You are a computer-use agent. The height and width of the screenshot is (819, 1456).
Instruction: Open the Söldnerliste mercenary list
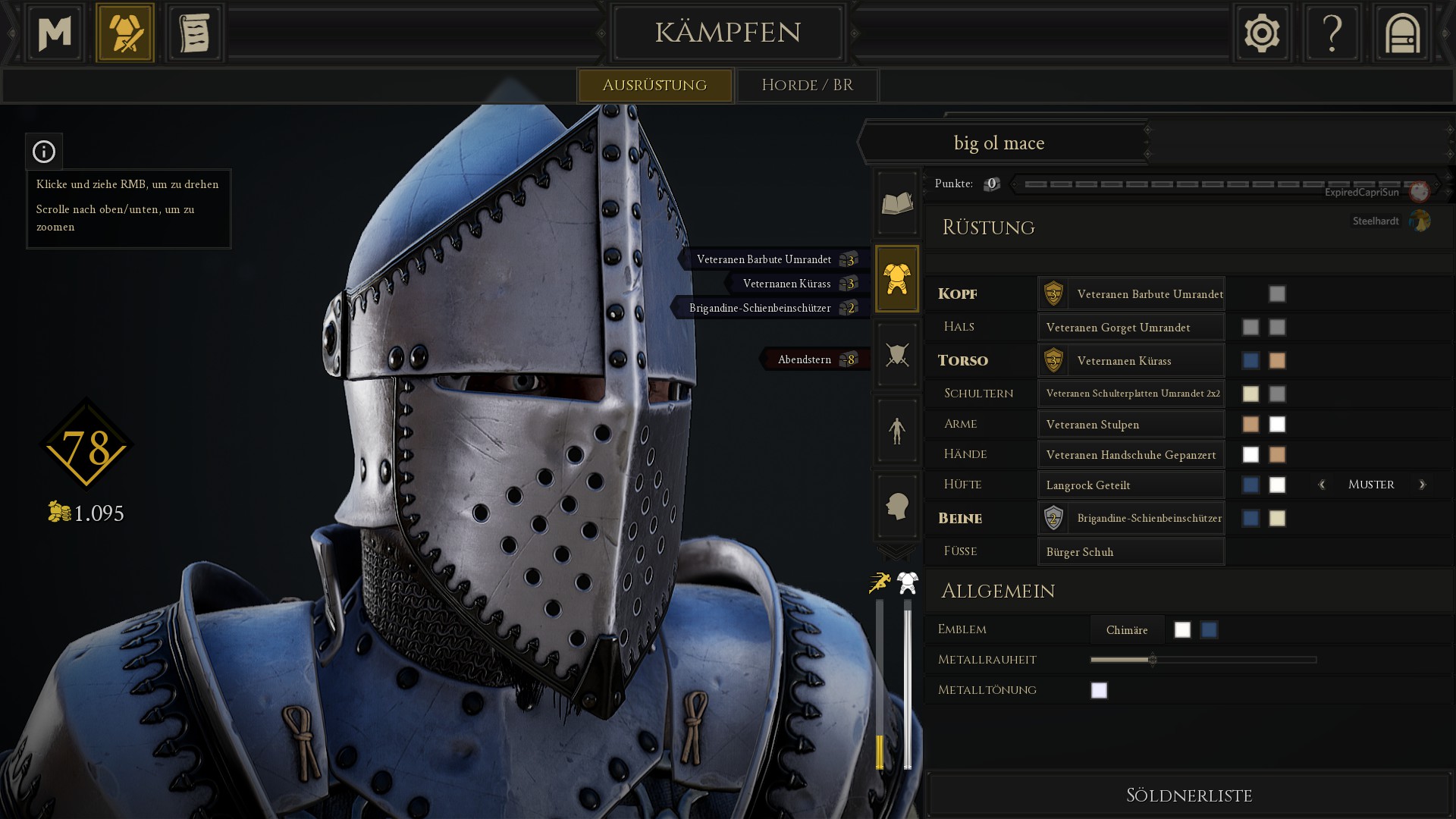(1188, 795)
